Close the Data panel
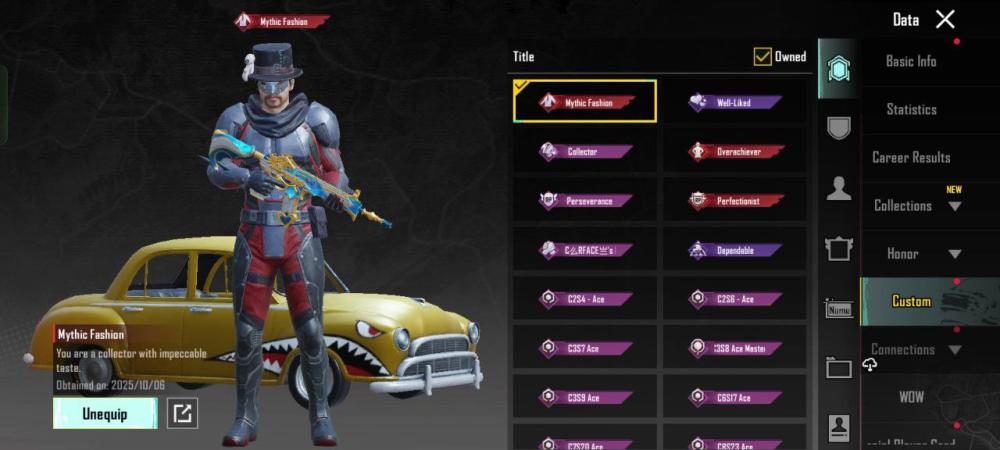Viewport: 1000px width, 450px height. (x=945, y=19)
